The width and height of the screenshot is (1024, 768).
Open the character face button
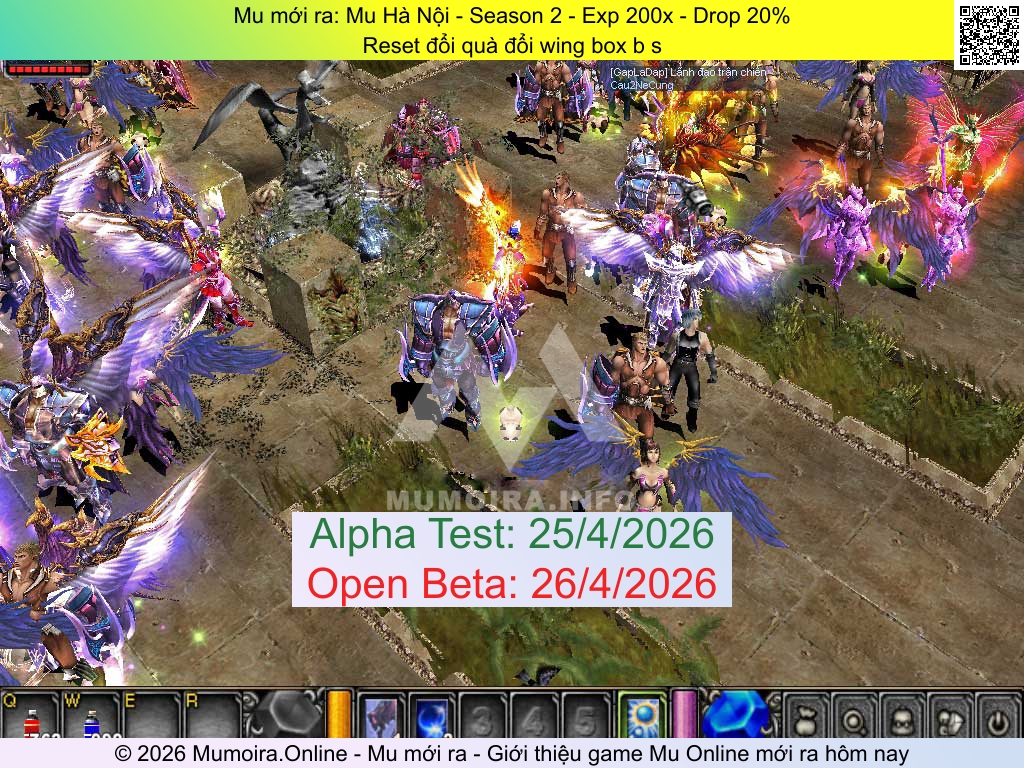(x=903, y=717)
